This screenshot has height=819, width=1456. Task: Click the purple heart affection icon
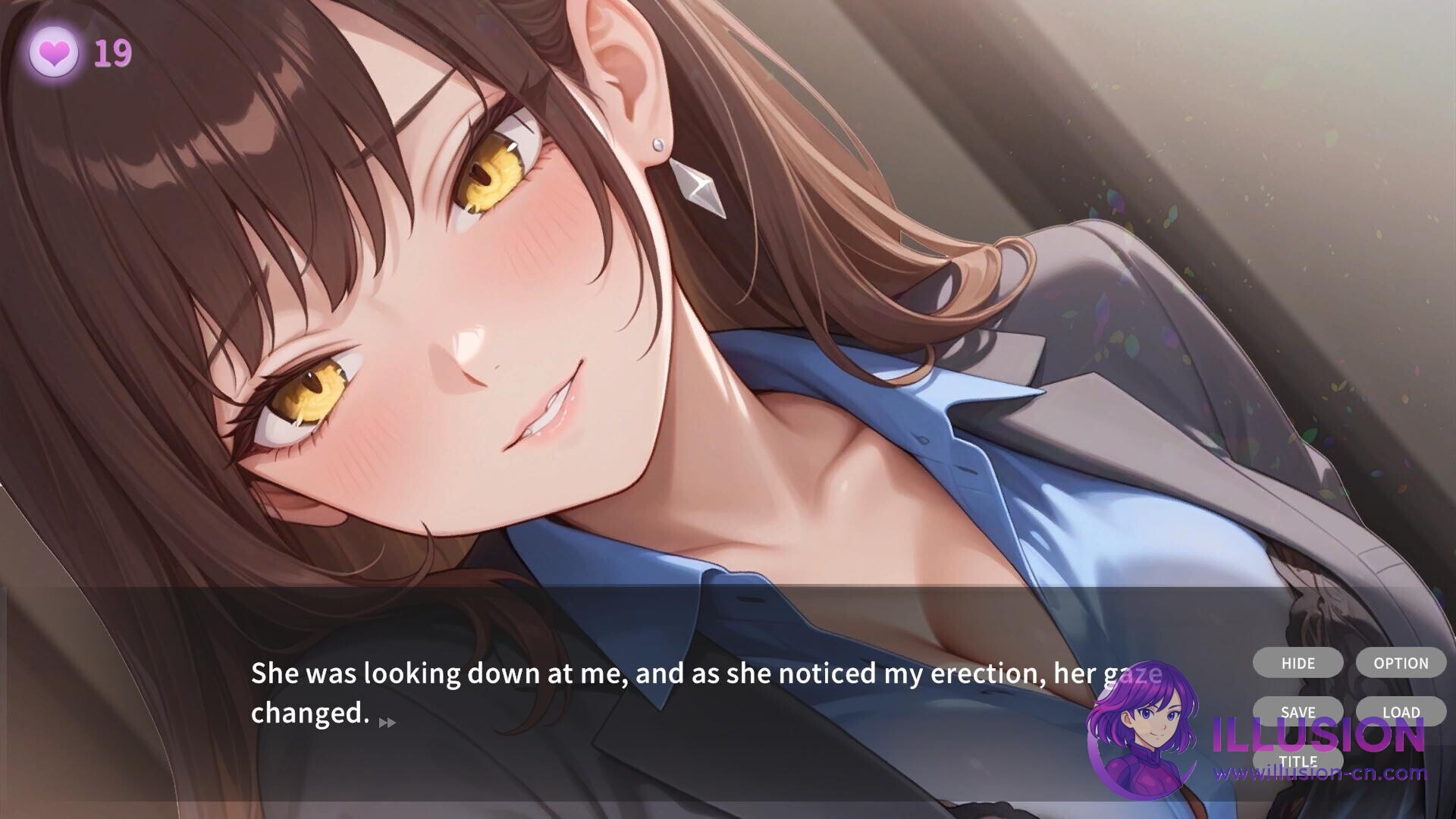coord(54,53)
